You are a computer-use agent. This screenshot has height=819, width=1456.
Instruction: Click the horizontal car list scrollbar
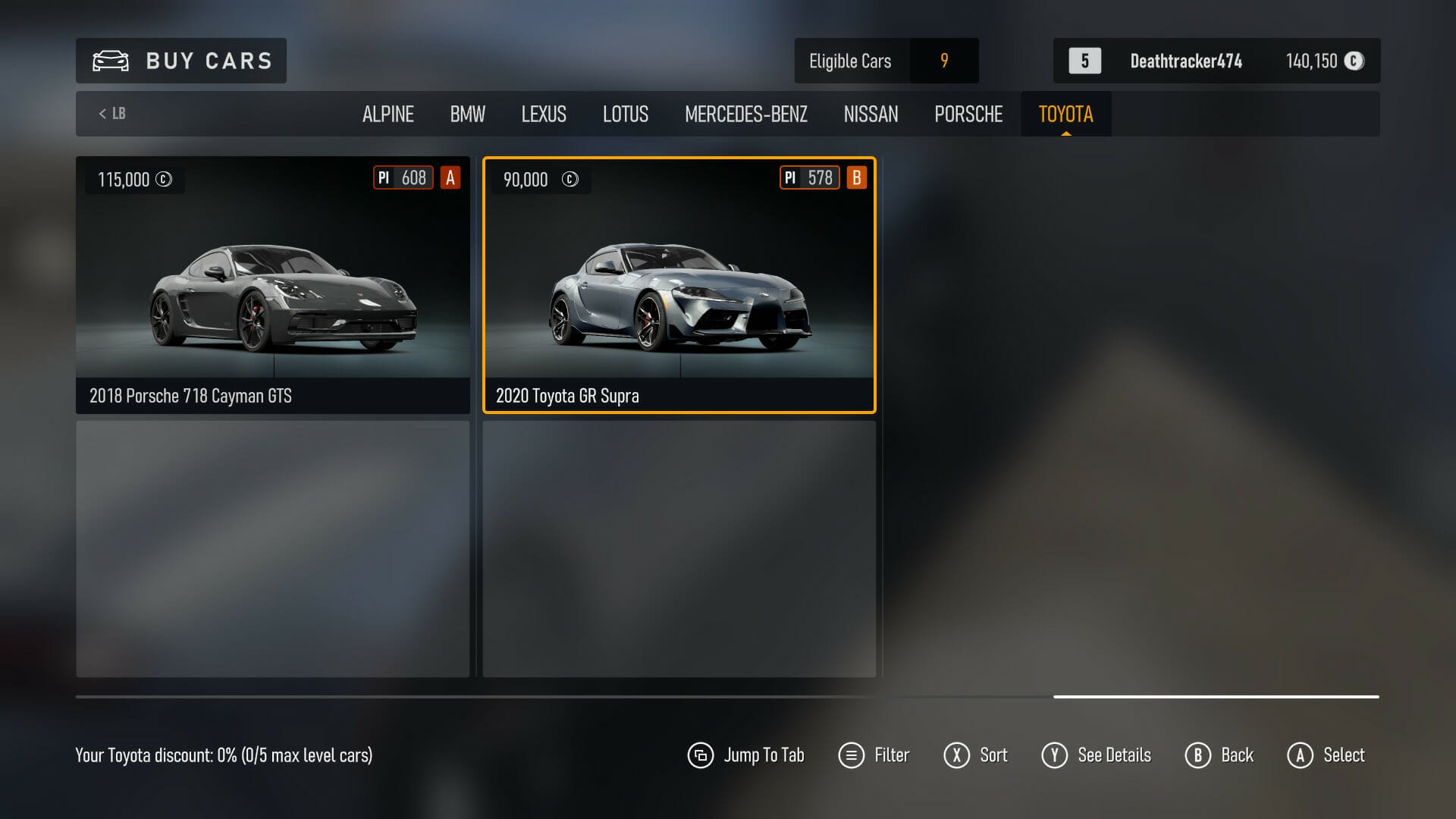coord(1216,696)
